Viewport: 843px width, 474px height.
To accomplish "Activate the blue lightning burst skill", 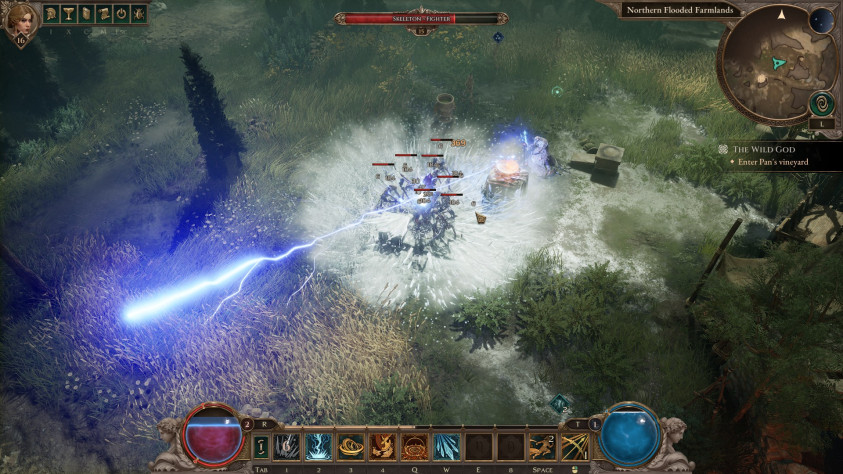I will pyautogui.click(x=319, y=446).
